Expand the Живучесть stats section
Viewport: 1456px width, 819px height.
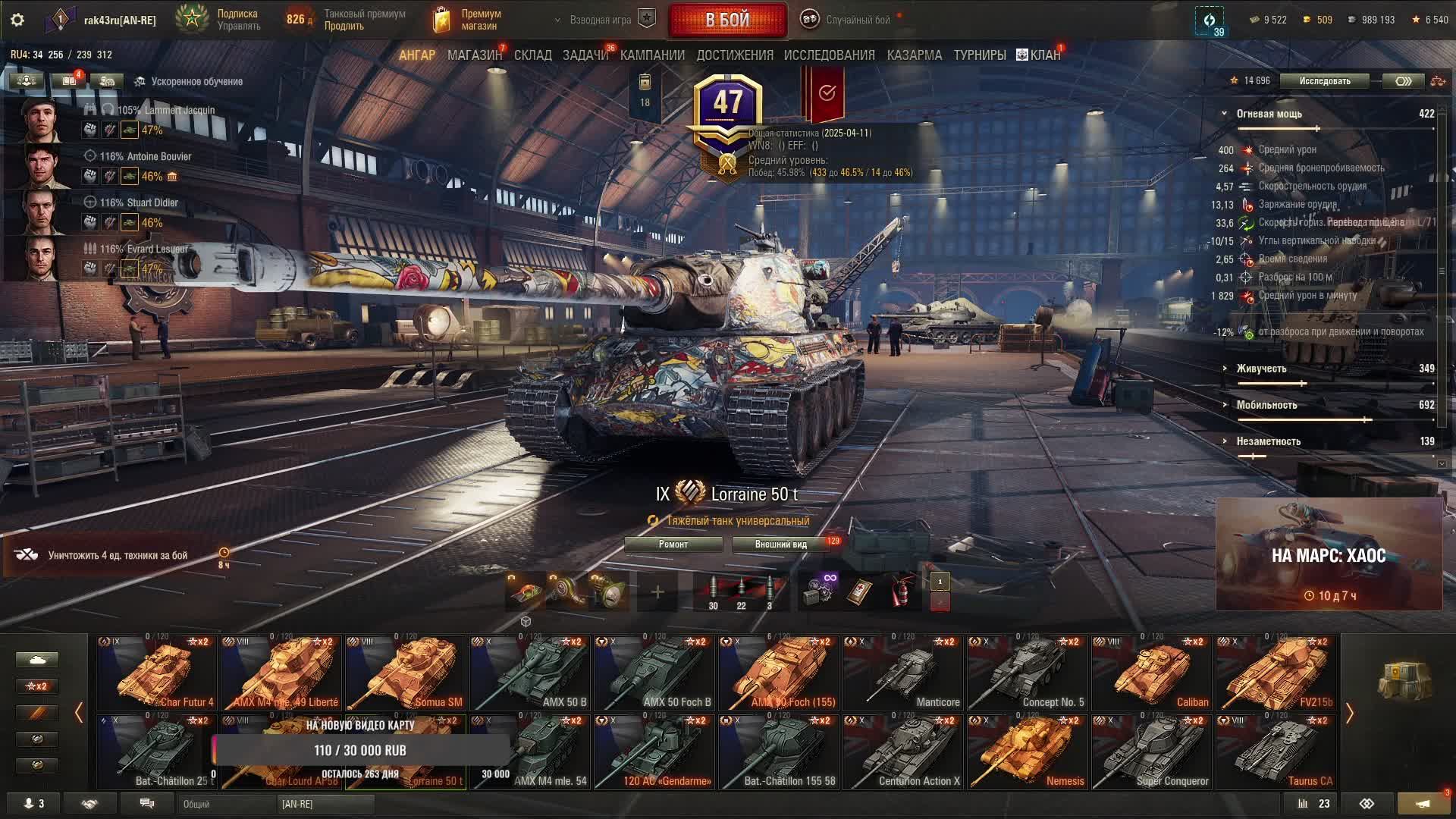(x=1261, y=369)
